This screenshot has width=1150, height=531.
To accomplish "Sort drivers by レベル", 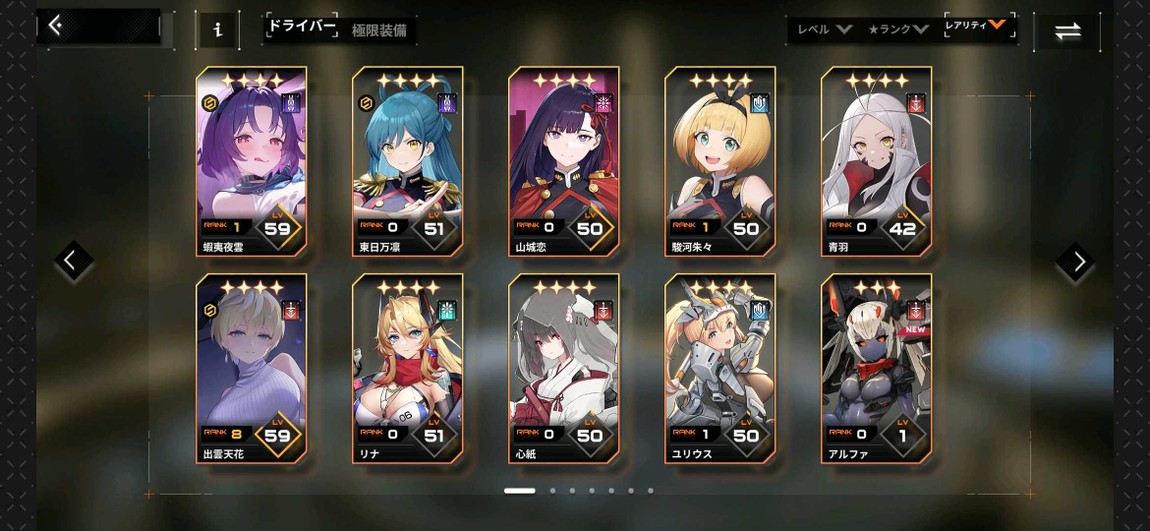I will [x=823, y=29].
